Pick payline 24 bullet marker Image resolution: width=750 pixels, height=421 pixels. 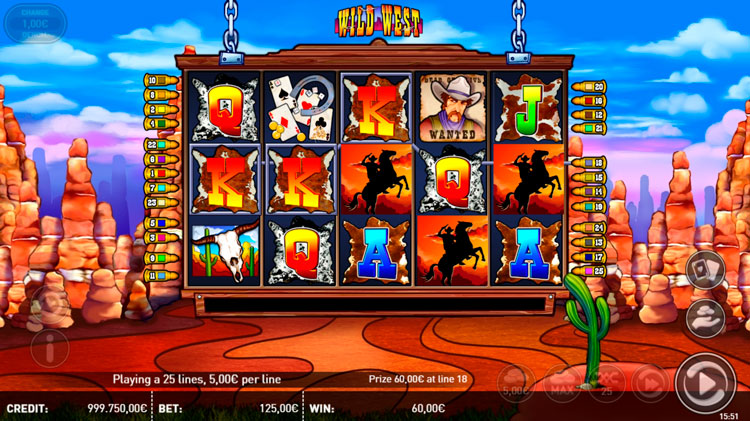coord(588,229)
